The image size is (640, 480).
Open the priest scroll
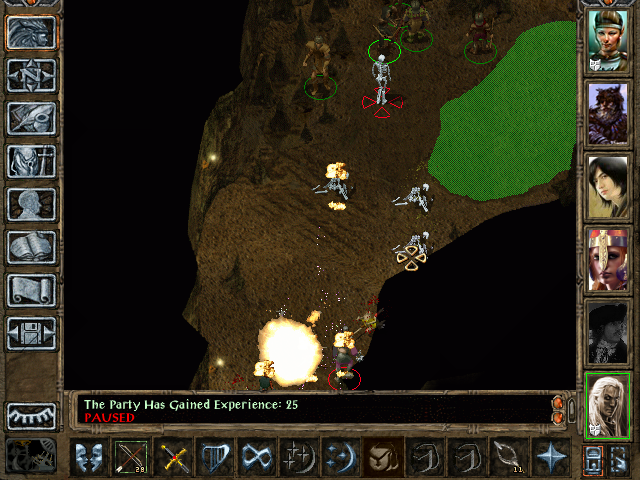pyautogui.click(x=31, y=290)
